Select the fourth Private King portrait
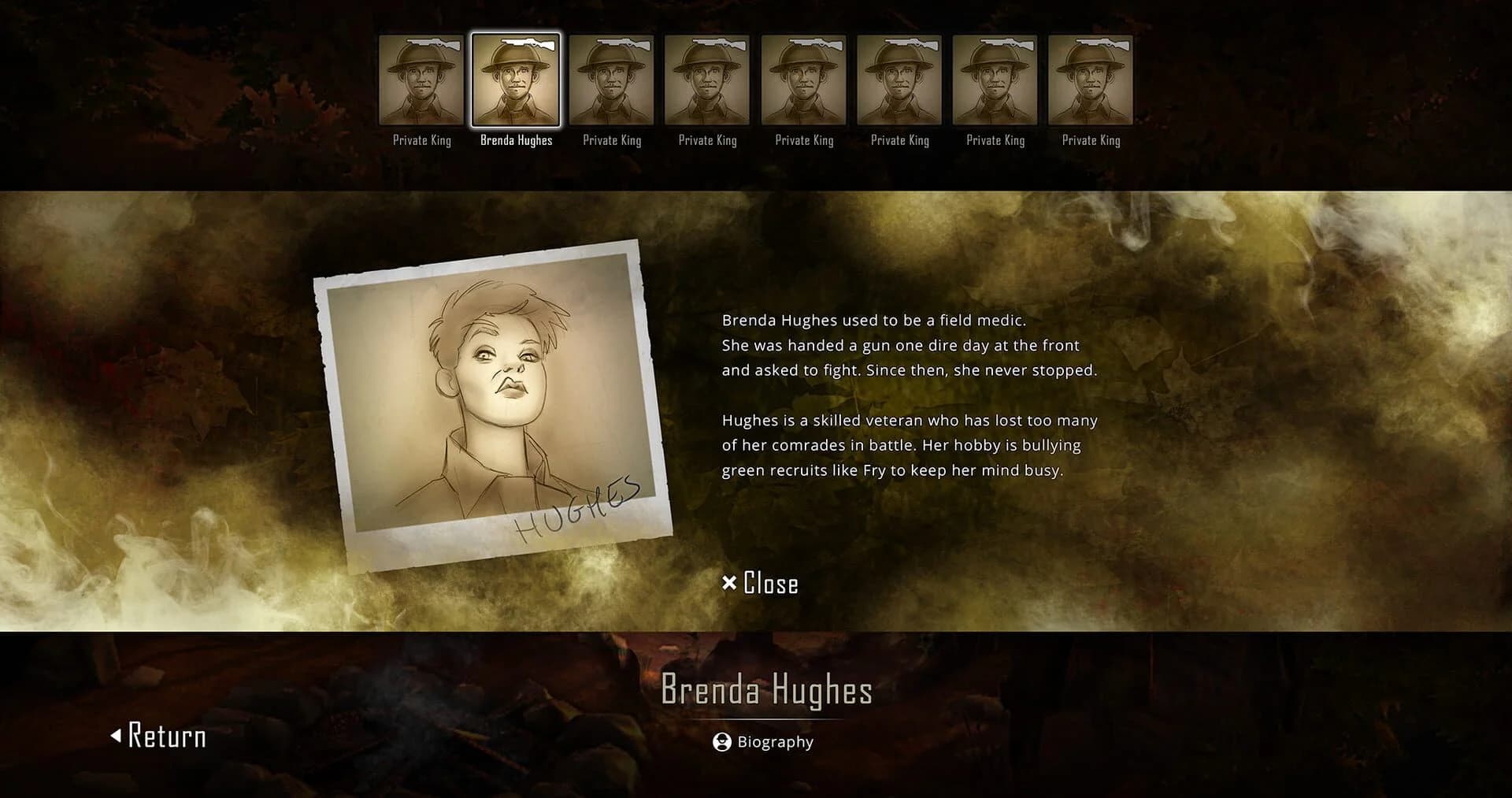 click(707, 79)
